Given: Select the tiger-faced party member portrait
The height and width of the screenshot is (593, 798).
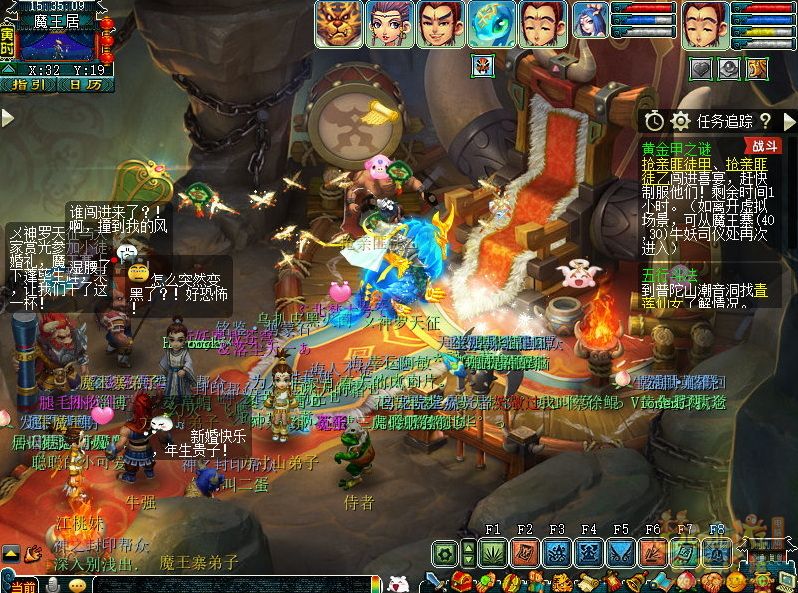Looking at the screenshot, I should [339, 24].
